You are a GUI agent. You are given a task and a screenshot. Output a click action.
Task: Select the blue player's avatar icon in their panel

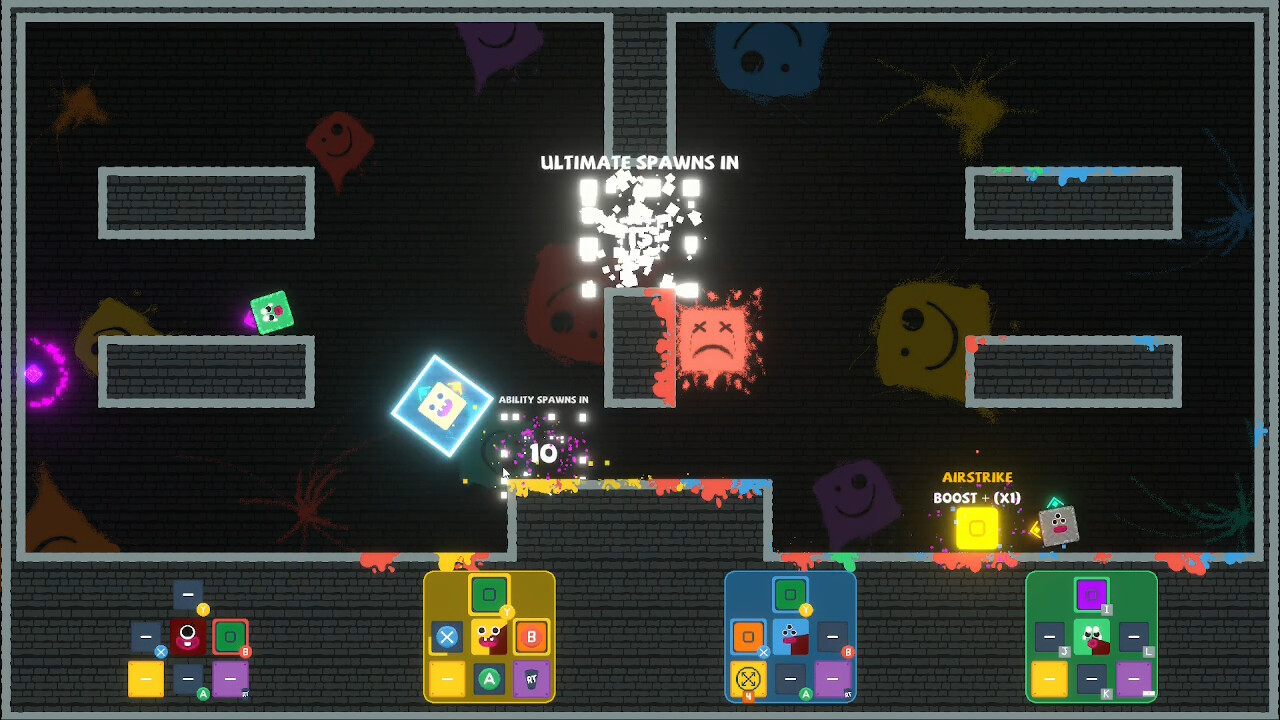790,636
